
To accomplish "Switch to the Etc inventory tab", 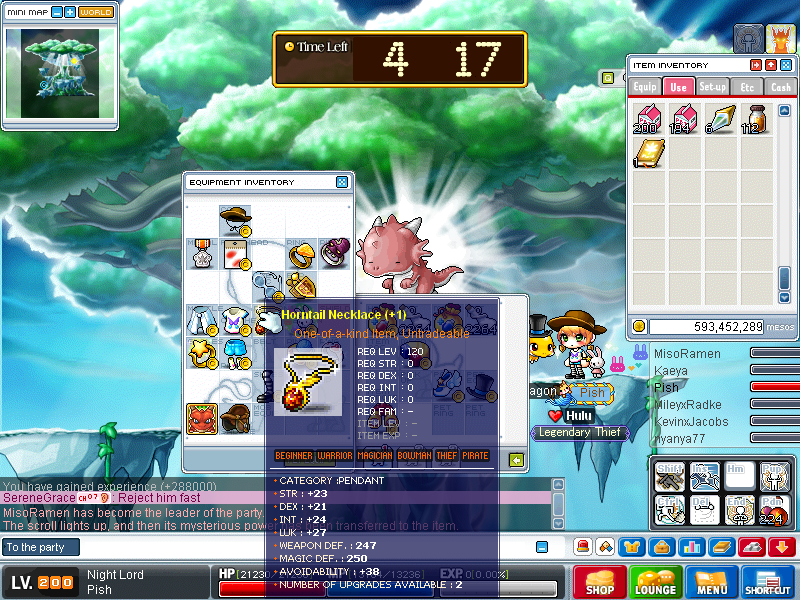I will coord(746,87).
